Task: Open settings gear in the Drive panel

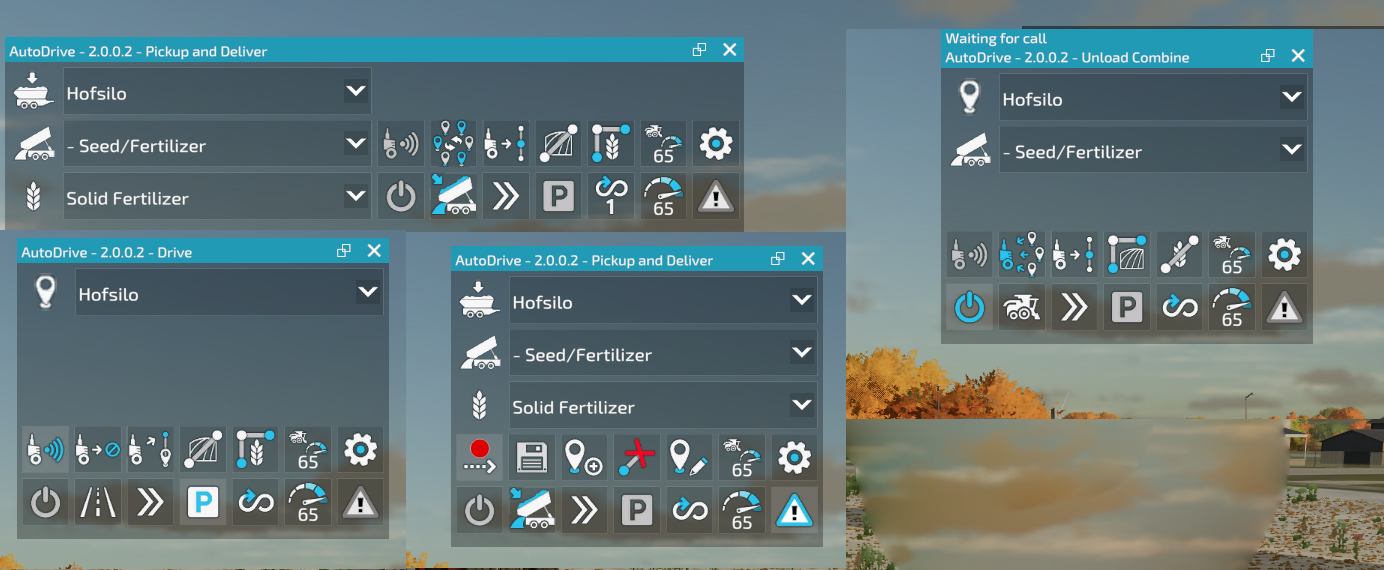Action: [x=360, y=450]
